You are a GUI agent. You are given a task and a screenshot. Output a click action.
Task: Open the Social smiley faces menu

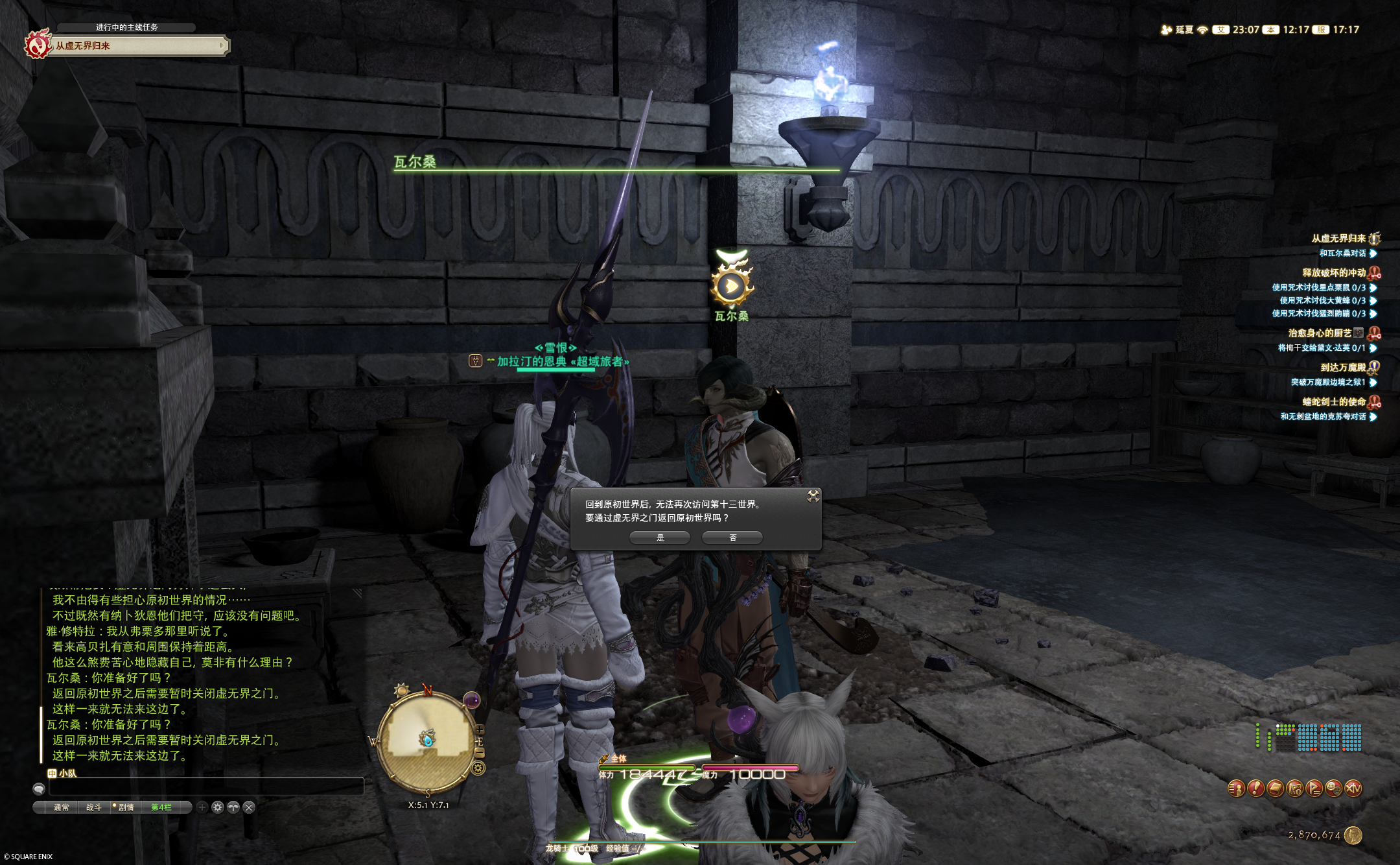[x=1333, y=788]
